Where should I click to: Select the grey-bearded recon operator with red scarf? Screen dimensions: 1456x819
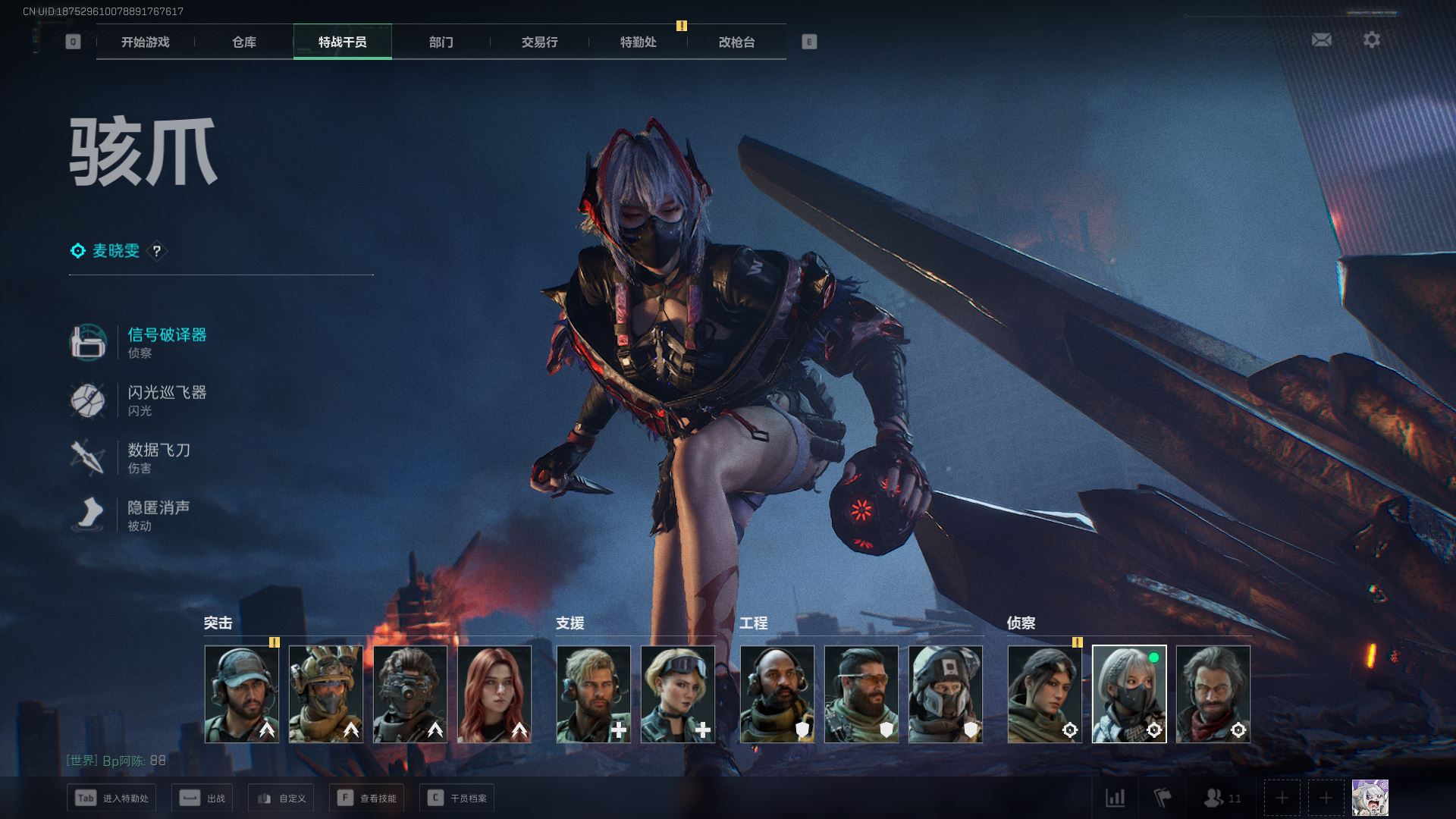pos(1213,694)
